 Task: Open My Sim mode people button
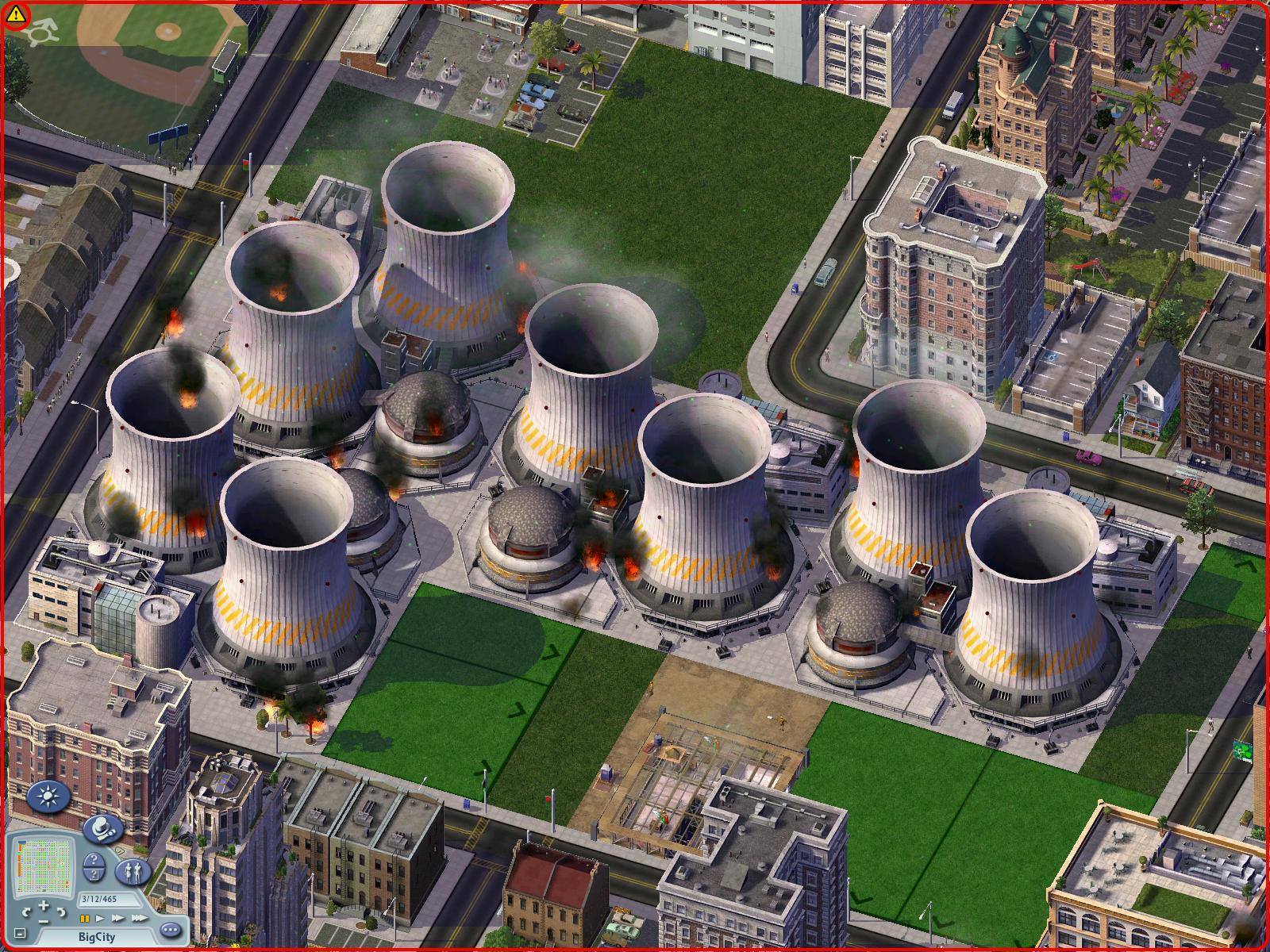132,873
